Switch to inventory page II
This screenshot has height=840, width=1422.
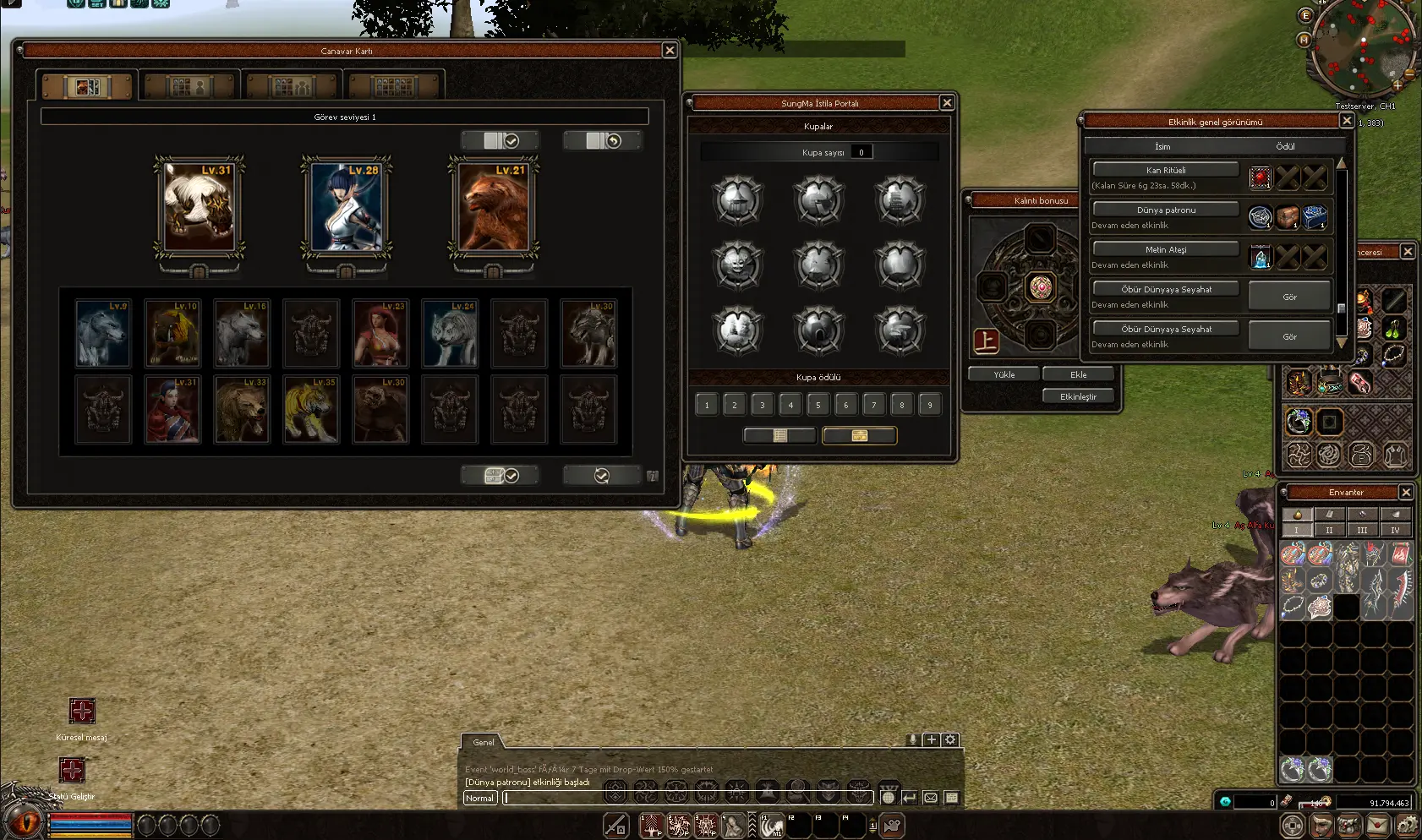click(1329, 530)
